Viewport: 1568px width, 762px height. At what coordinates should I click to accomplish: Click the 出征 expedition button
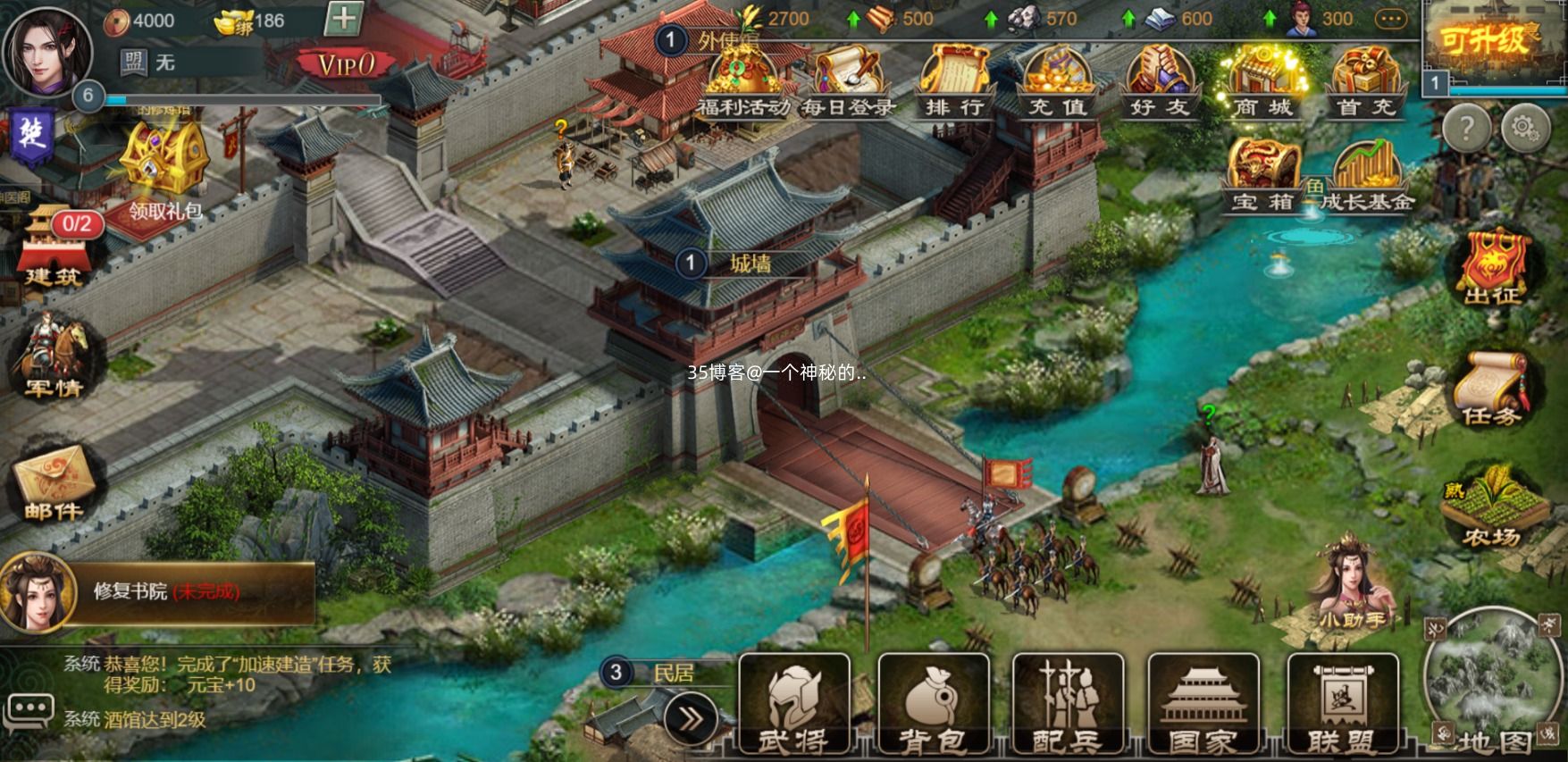coord(1492,266)
